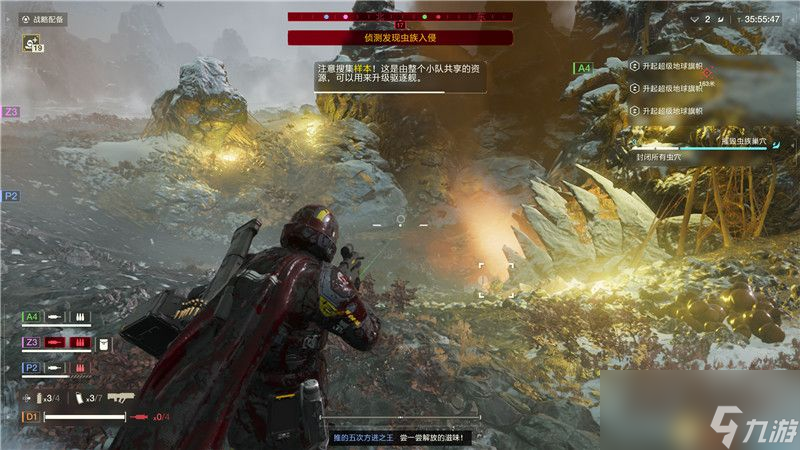Image resolution: width=800 pixels, height=450 pixels.
Task: Click the collected samples icon
Action: coord(31,42)
